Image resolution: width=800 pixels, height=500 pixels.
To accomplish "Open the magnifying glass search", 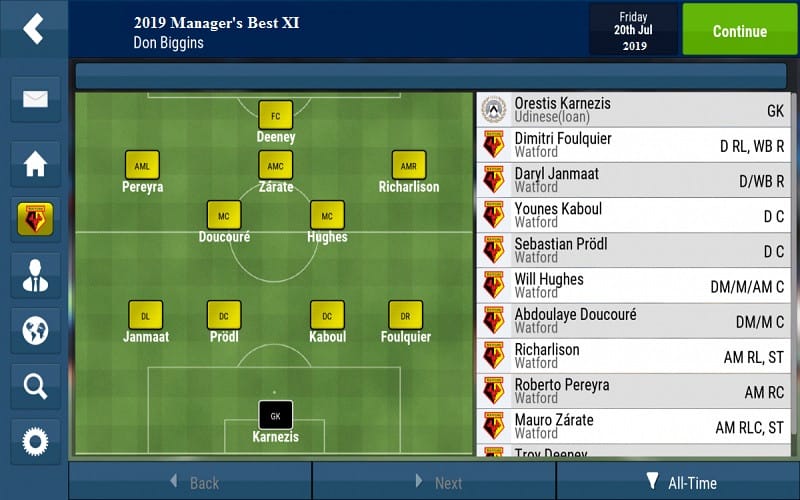I will coord(35,385).
